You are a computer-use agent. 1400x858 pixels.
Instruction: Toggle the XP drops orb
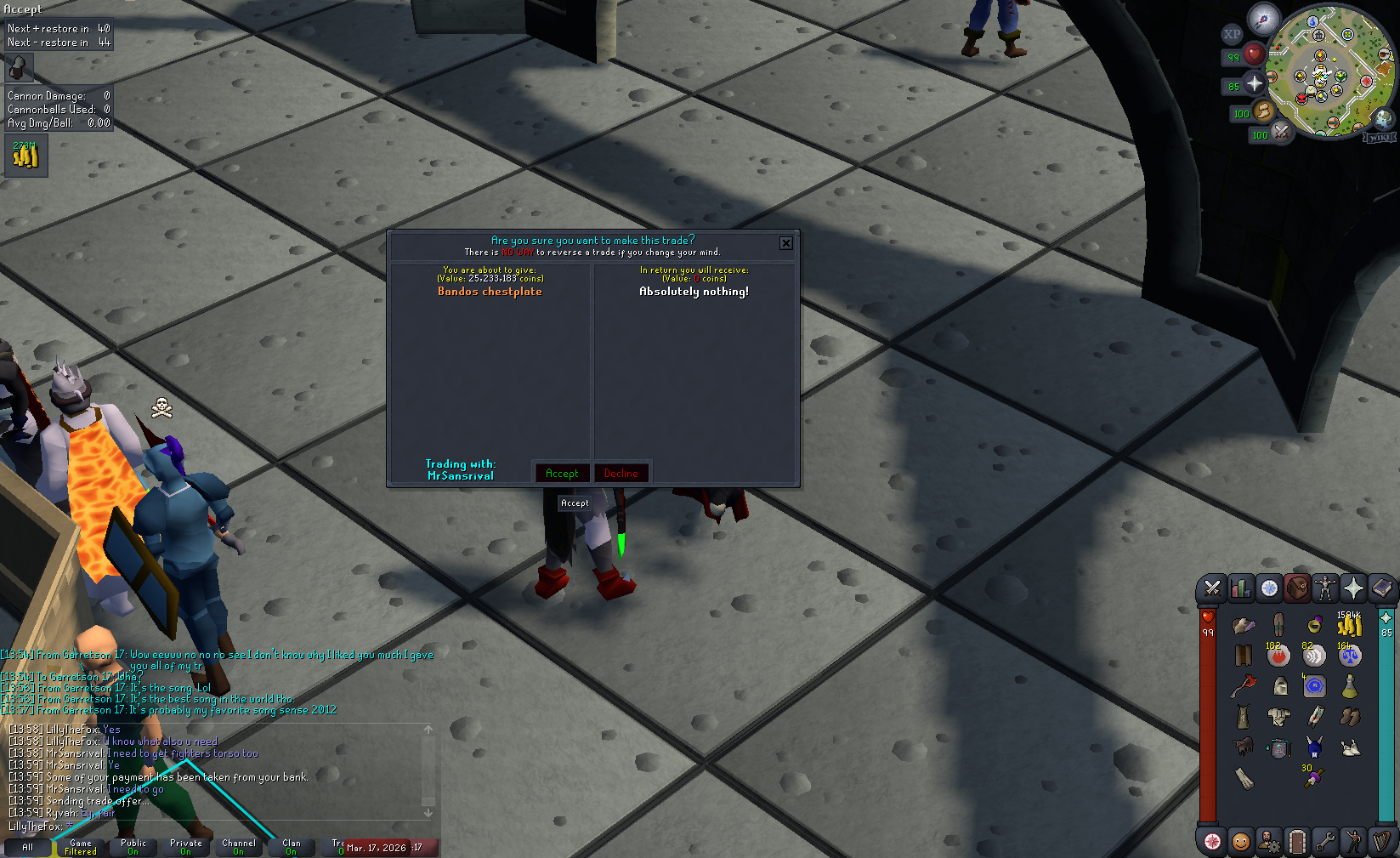point(1231,34)
